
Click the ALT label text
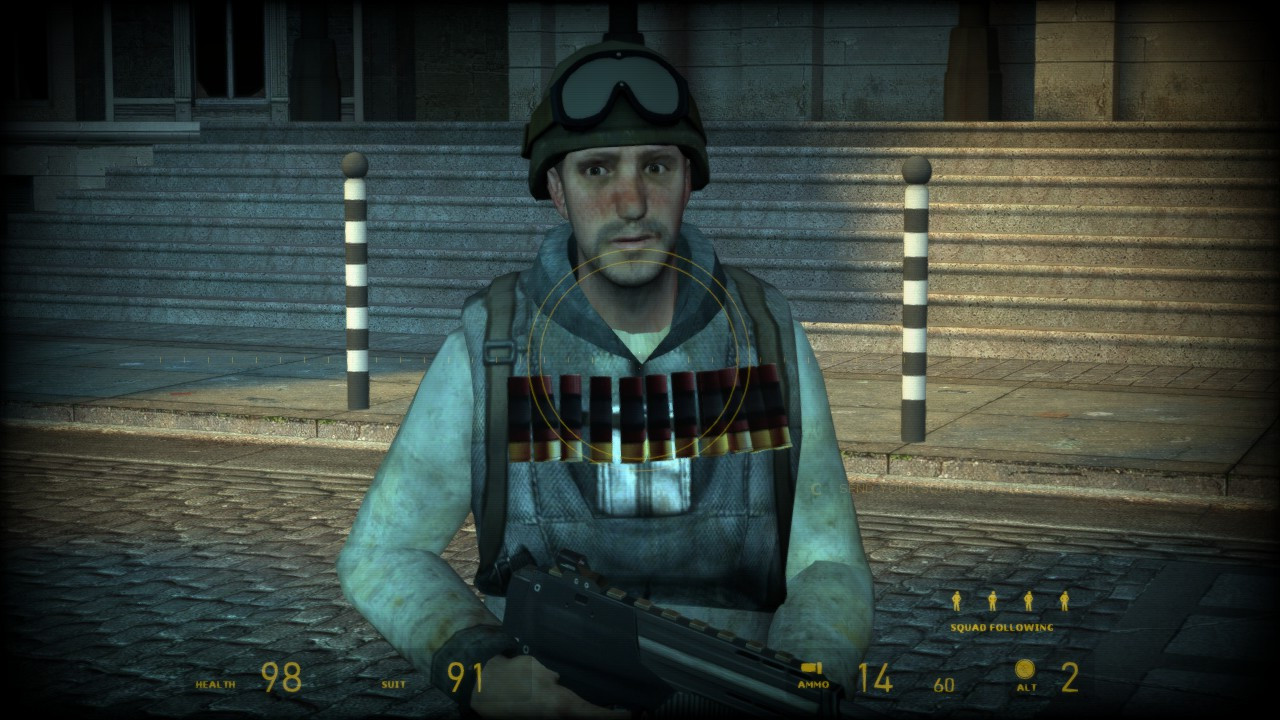[1029, 688]
